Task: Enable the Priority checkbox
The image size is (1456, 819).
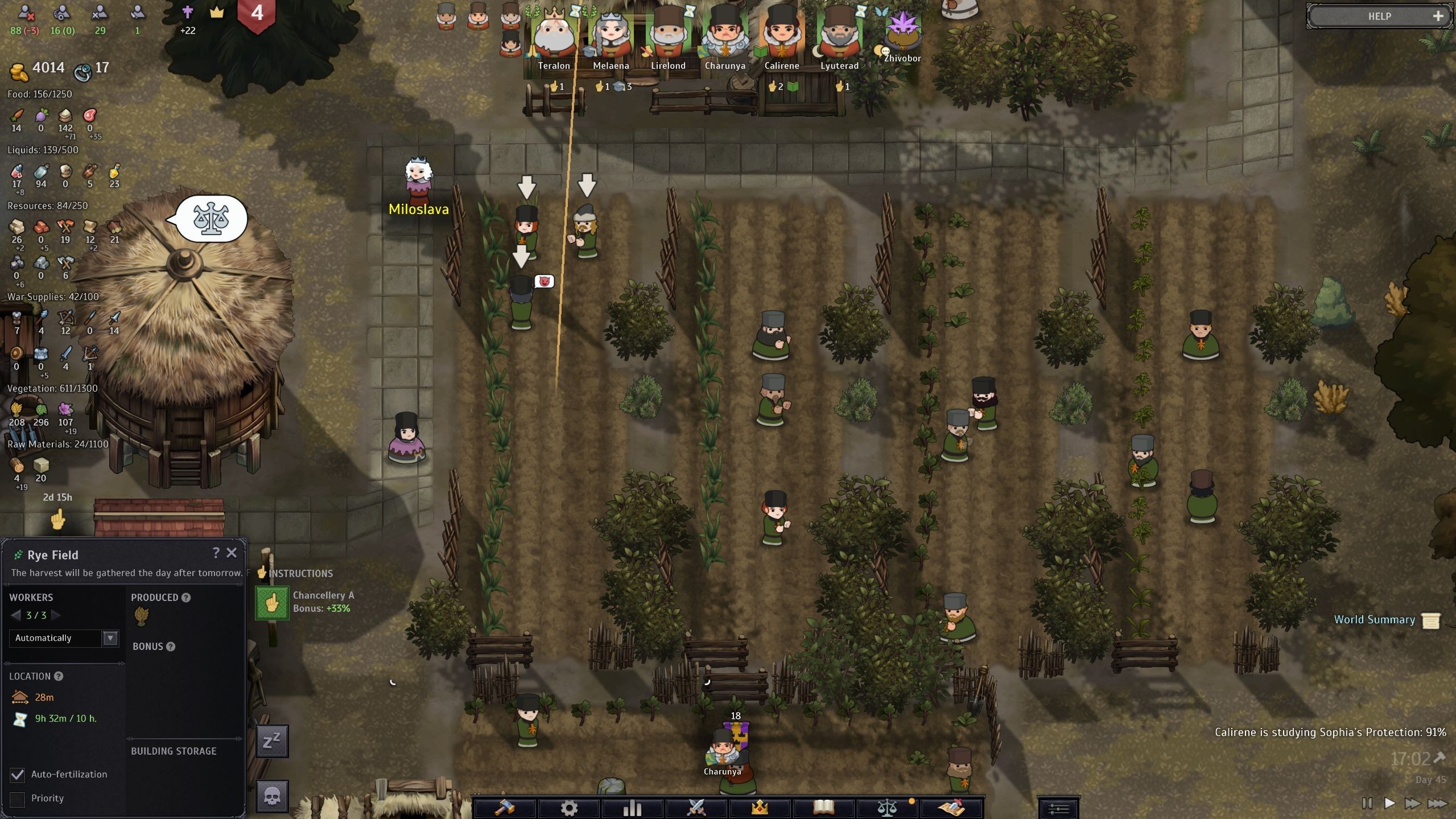Action: [18, 799]
